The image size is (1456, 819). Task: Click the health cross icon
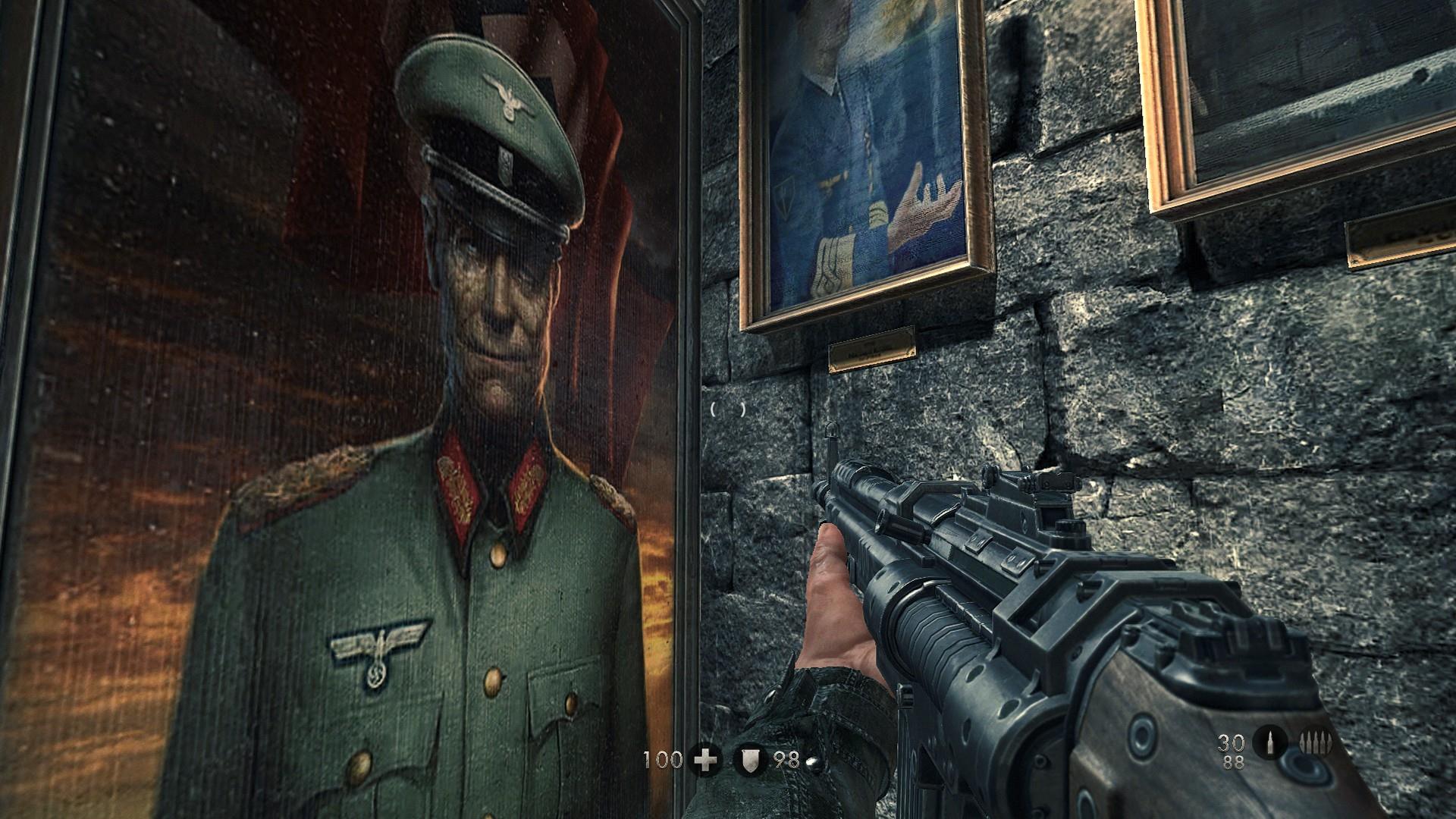[705, 760]
